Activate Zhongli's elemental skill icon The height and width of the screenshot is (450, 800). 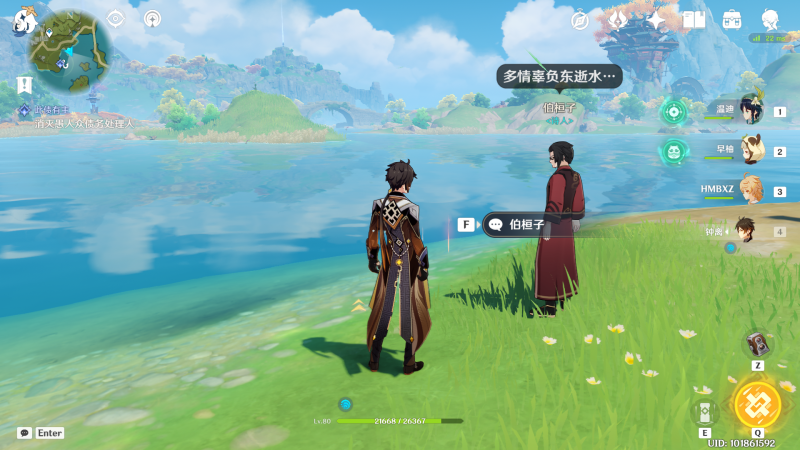point(705,411)
